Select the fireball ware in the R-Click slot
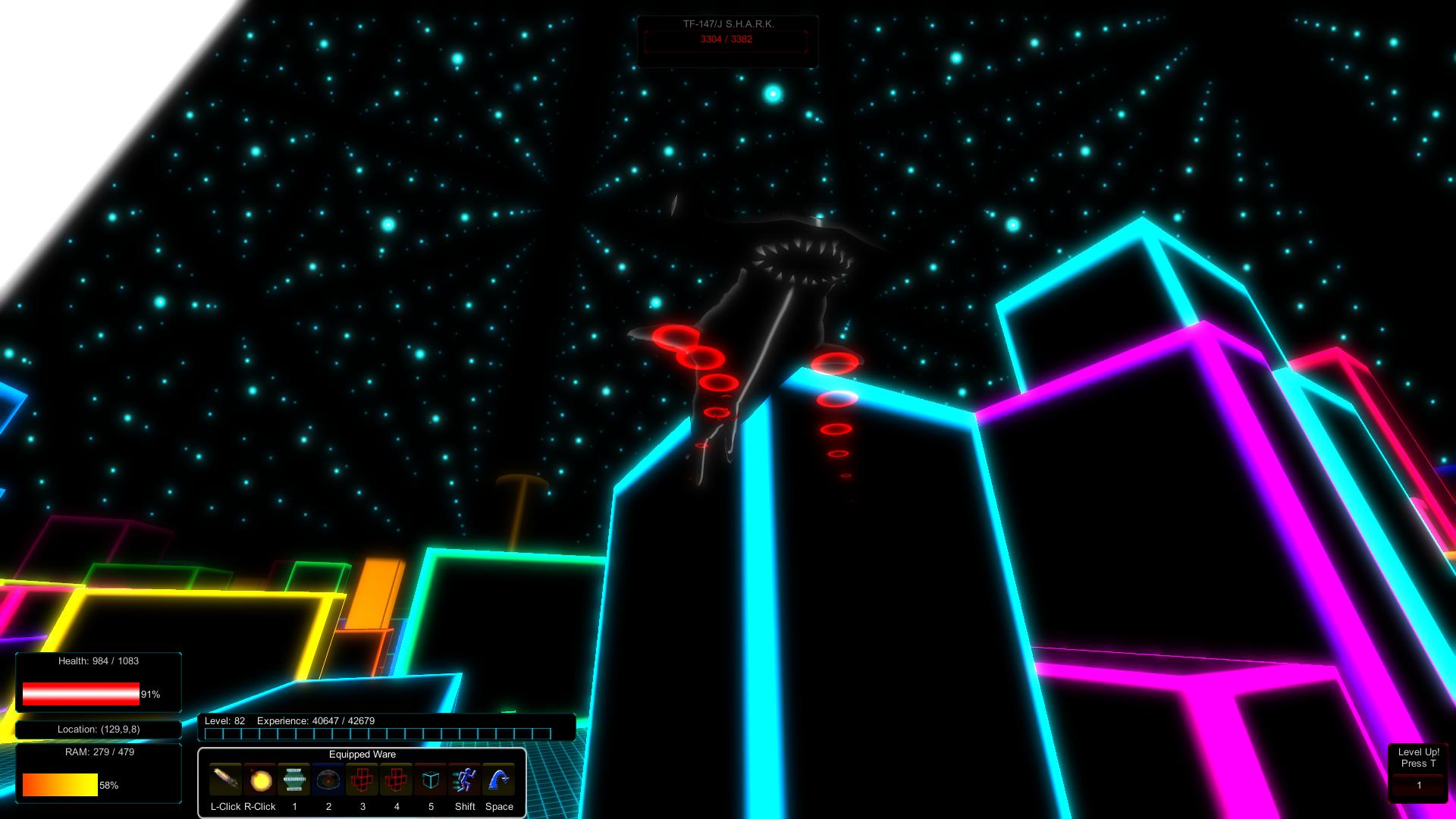The image size is (1456, 819). [x=259, y=780]
